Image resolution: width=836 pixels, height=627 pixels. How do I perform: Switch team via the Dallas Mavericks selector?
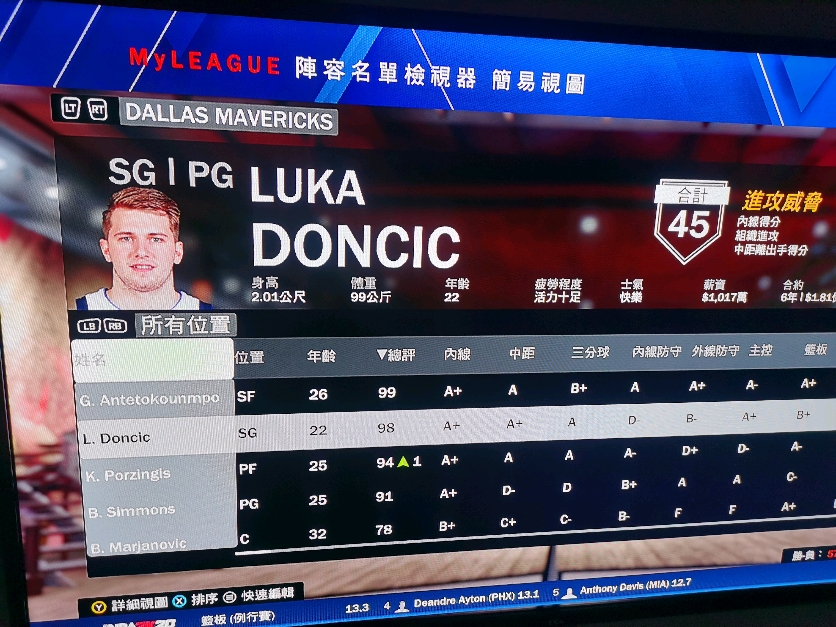click(229, 119)
